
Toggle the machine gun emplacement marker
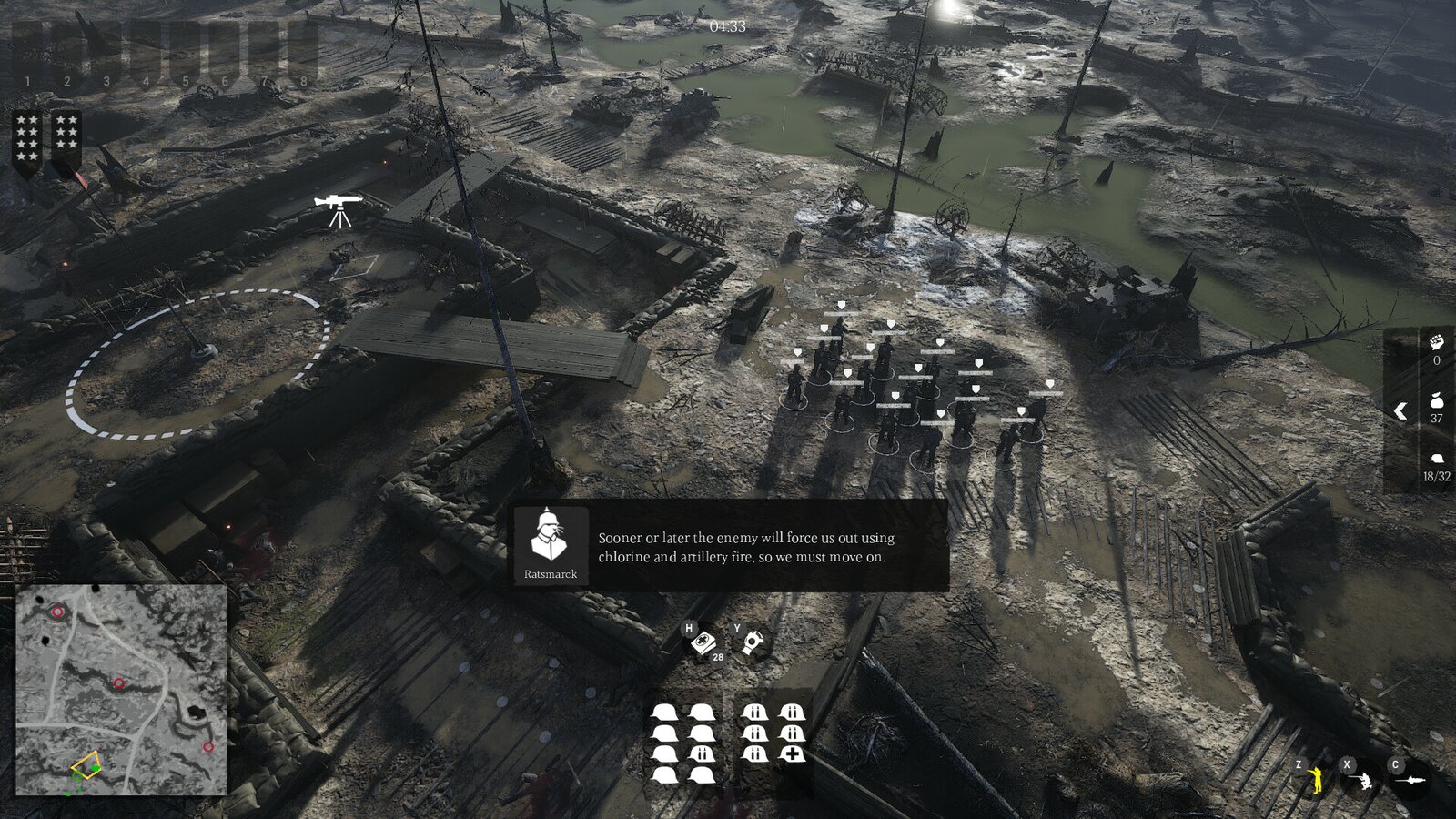click(x=339, y=207)
